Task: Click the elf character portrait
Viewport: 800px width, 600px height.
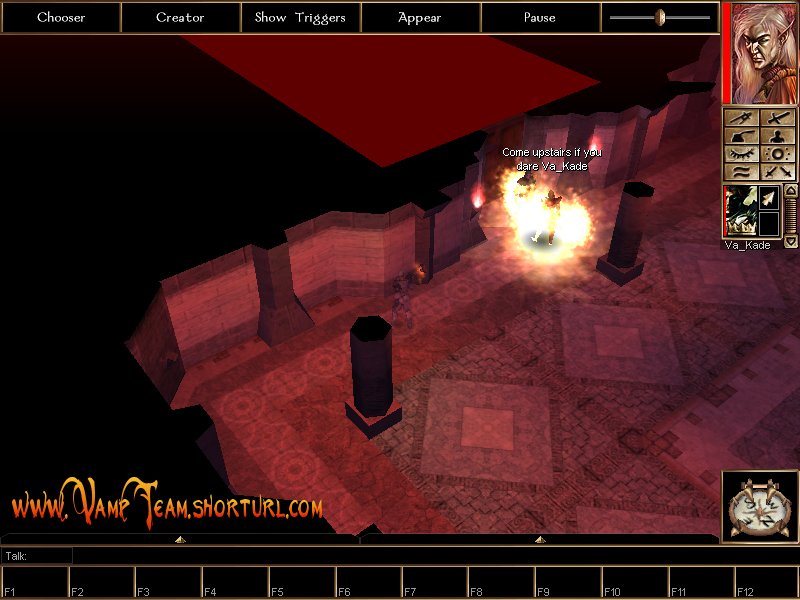Action: click(x=760, y=52)
